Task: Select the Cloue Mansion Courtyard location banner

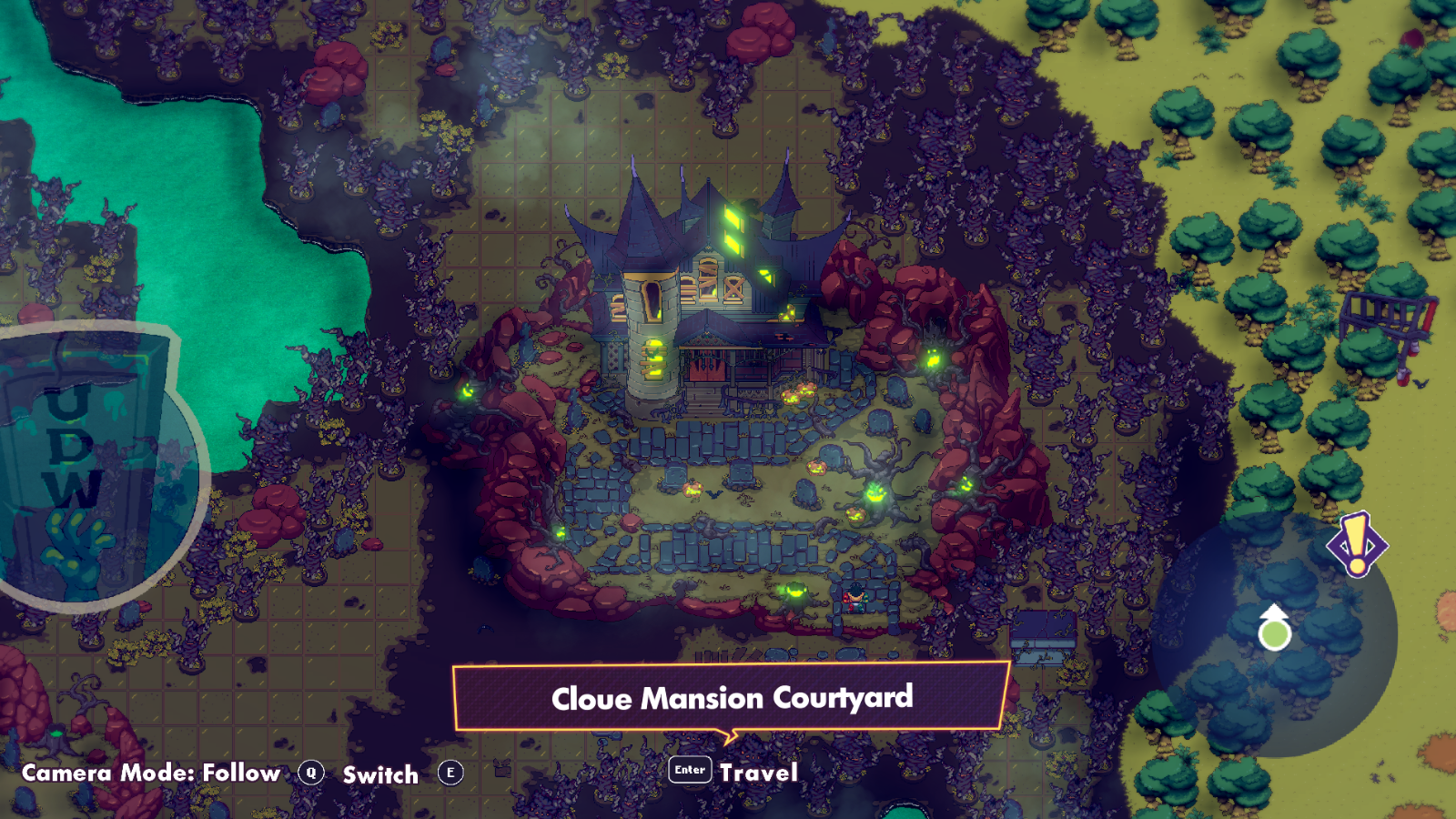Action: point(732,698)
